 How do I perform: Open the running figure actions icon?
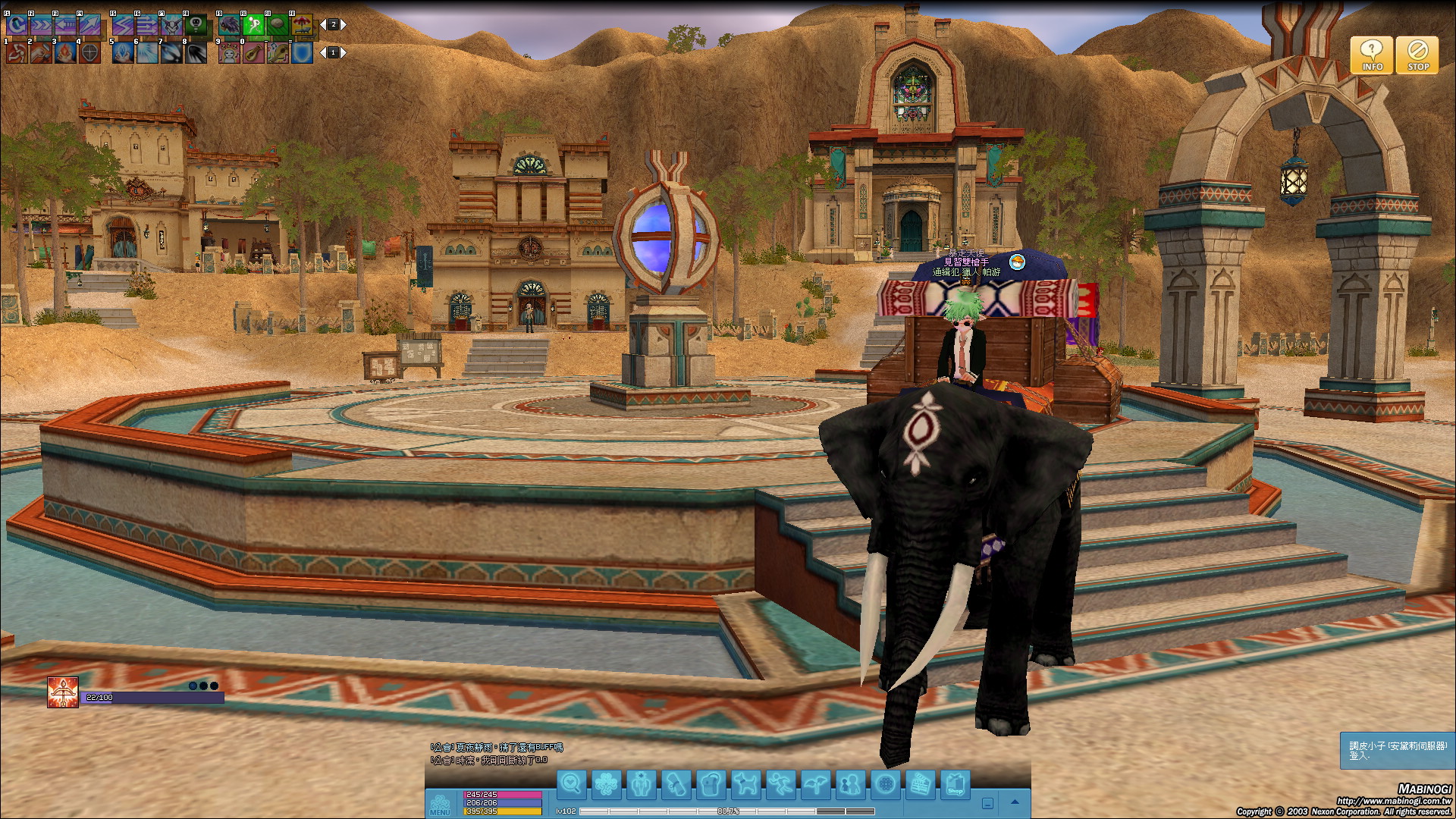point(780,784)
